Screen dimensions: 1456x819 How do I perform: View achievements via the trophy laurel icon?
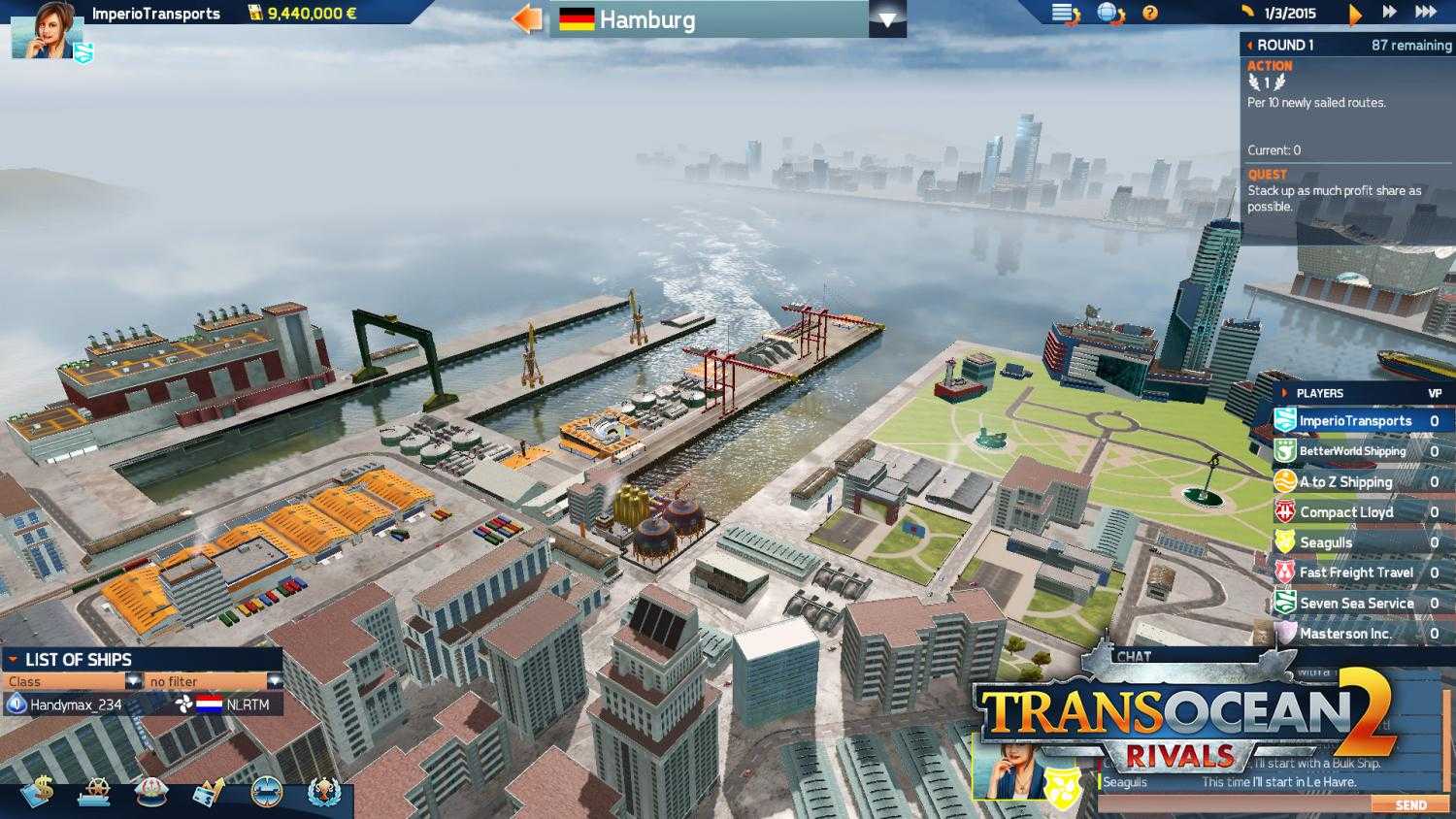(x=327, y=791)
